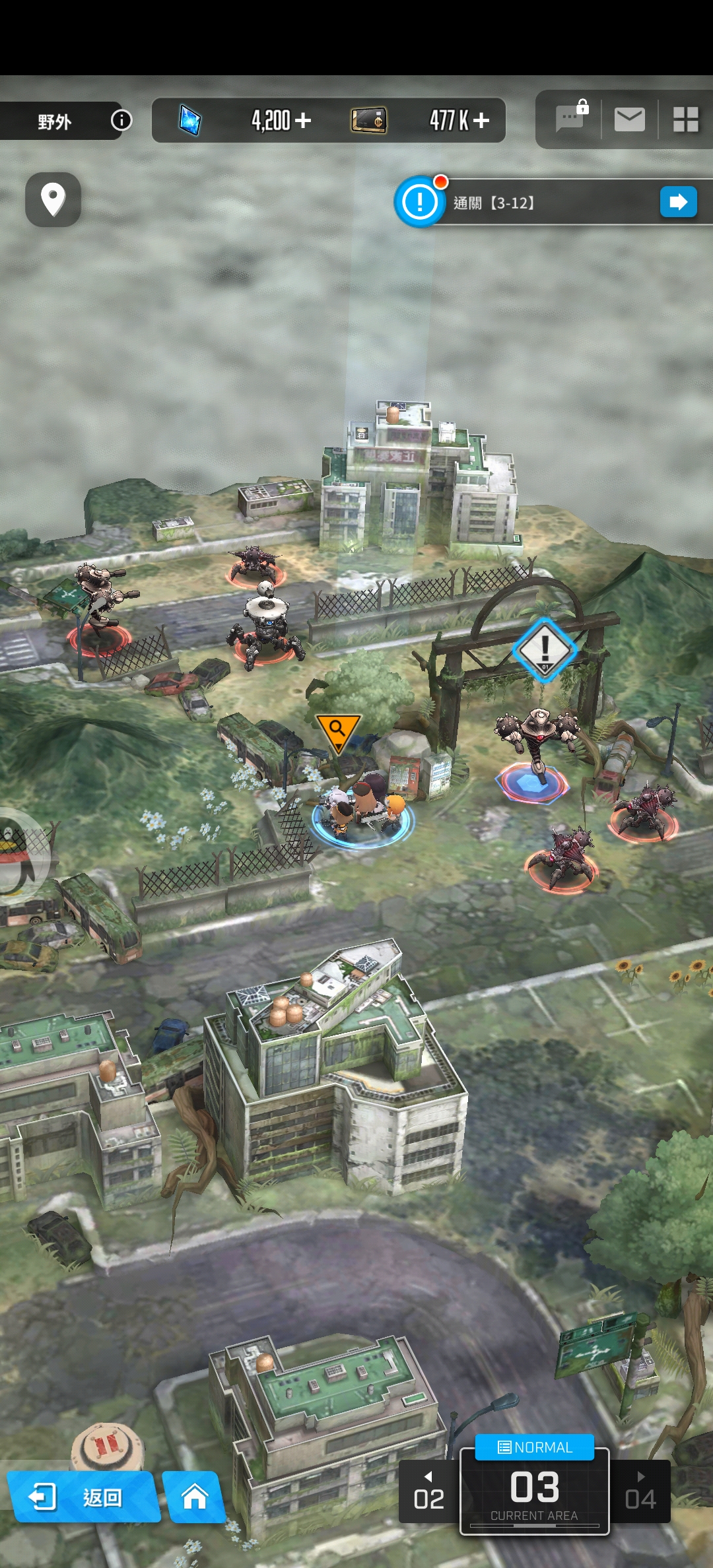
Task: Add more blue gems with plus
Action: click(303, 120)
